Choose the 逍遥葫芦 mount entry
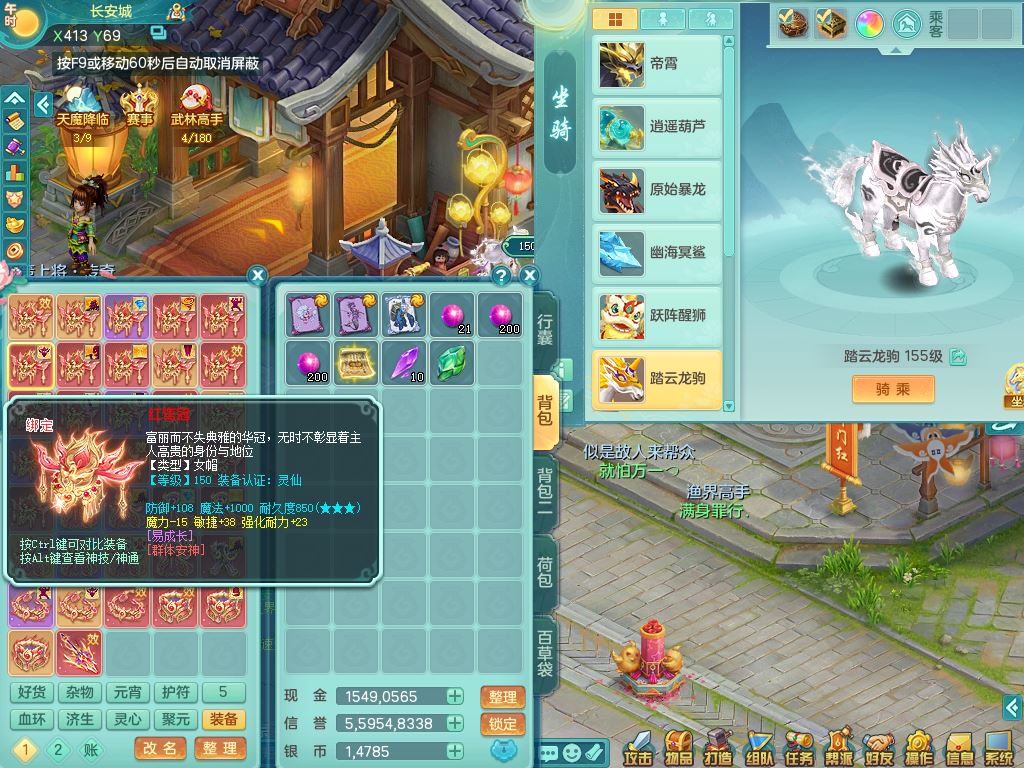Screen dimensions: 1024x768 pyautogui.click(x=657, y=127)
